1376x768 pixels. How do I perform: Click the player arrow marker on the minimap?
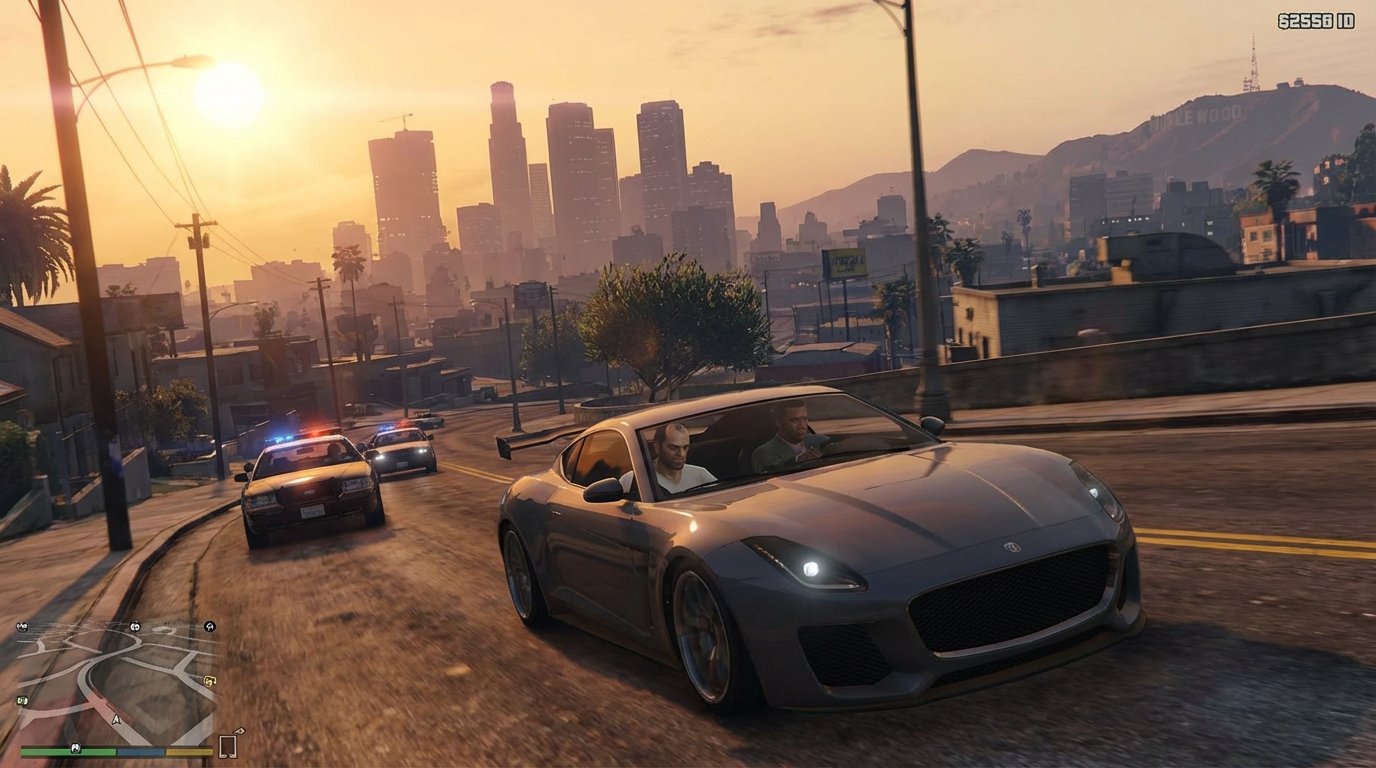click(x=116, y=718)
